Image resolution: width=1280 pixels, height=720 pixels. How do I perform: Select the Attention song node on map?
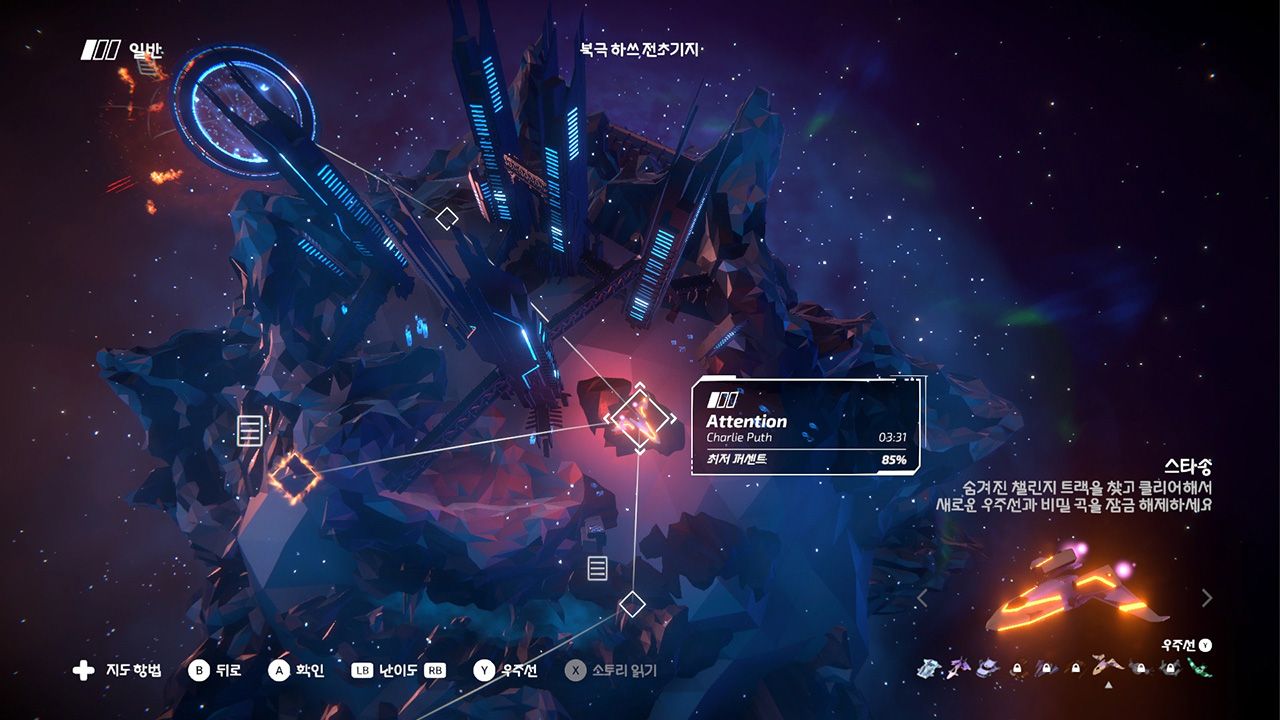point(638,418)
